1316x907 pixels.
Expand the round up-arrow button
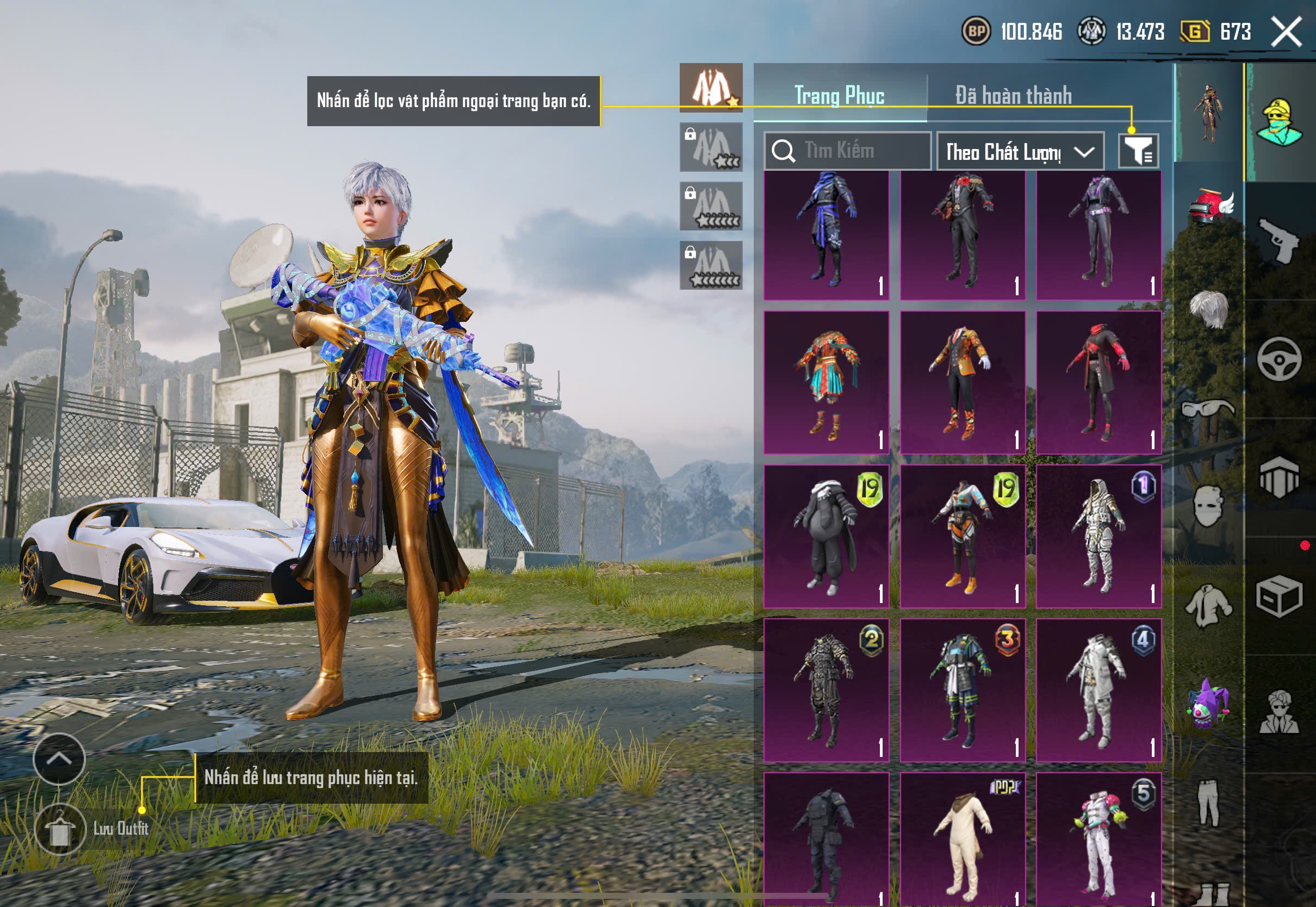pyautogui.click(x=59, y=759)
